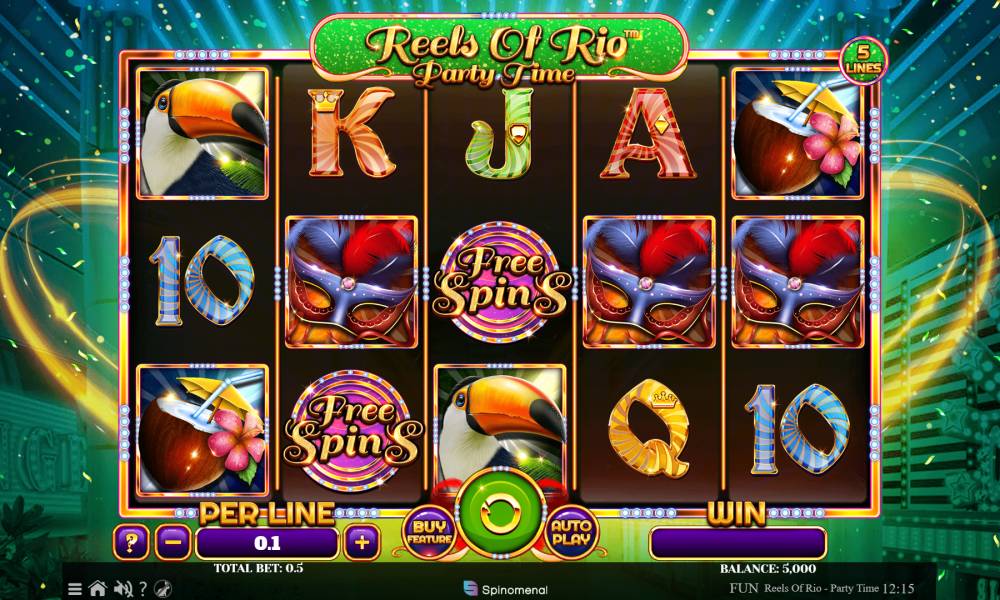
Task: Toggle the muted speaker sound icon
Action: [123, 589]
